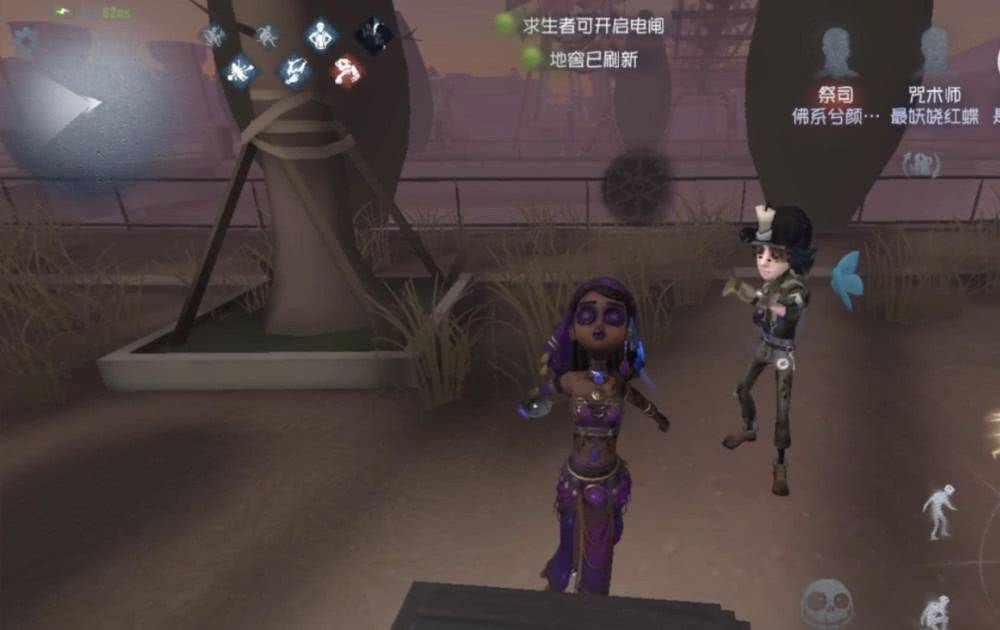Screen dimensions: 1000x630
Task: Tap the laurel-wreathed icon below Enchantress portrait
Action: (x=920, y=165)
